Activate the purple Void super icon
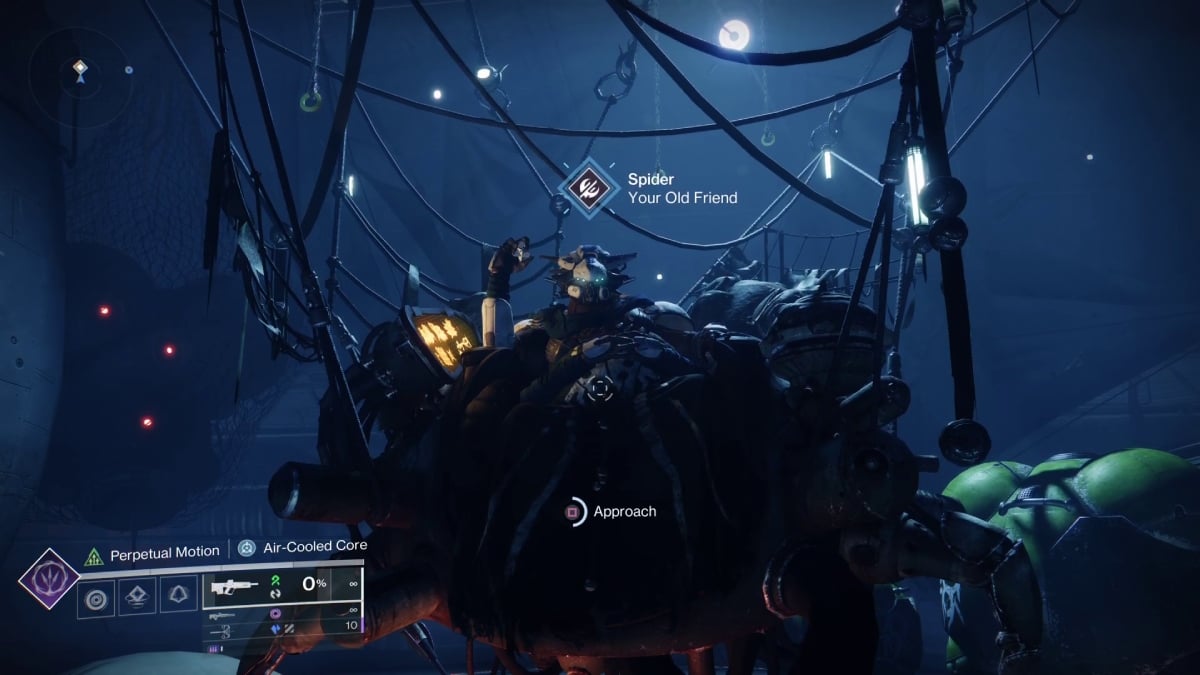 coord(49,580)
